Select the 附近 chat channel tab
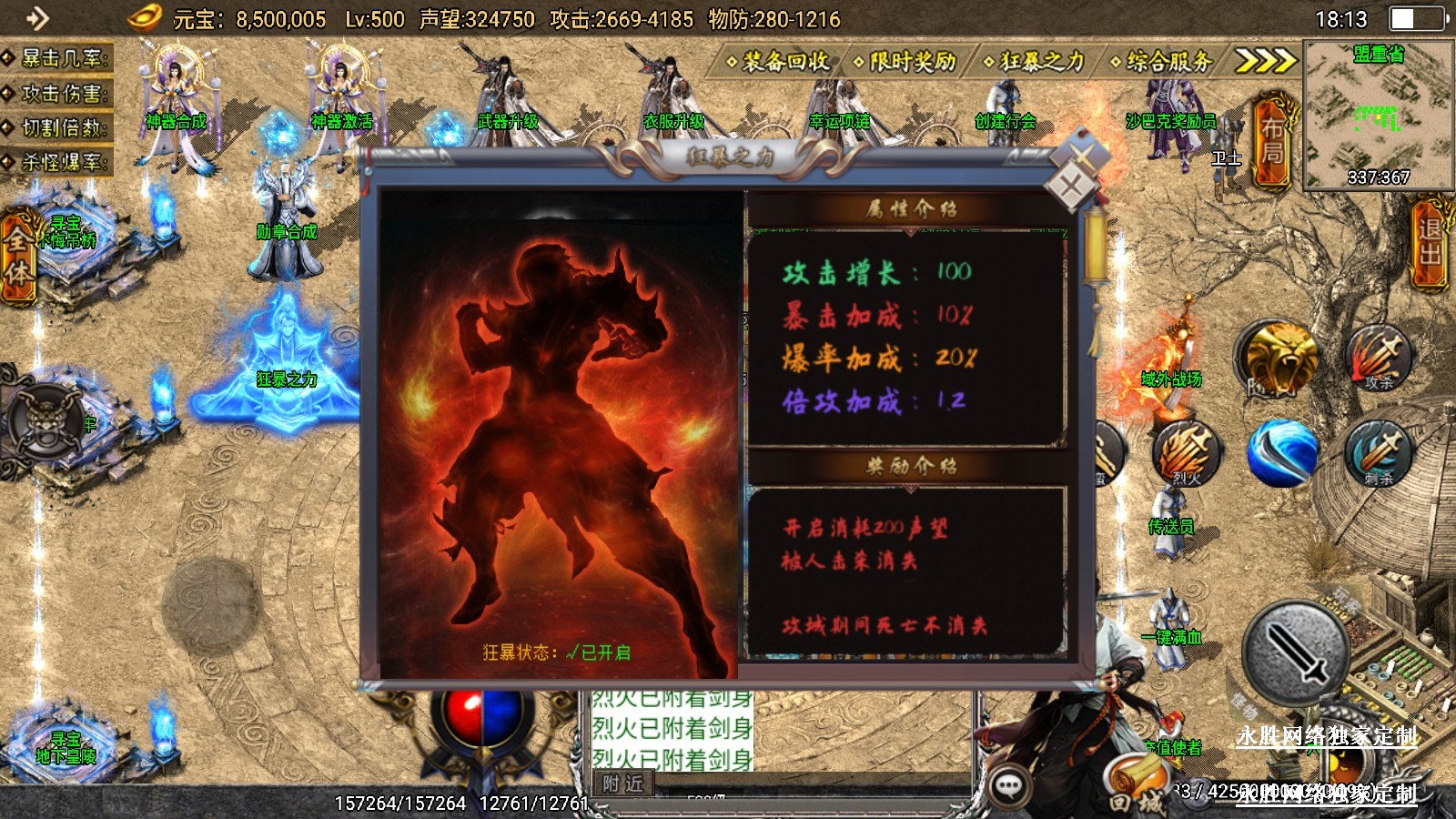 (x=623, y=783)
